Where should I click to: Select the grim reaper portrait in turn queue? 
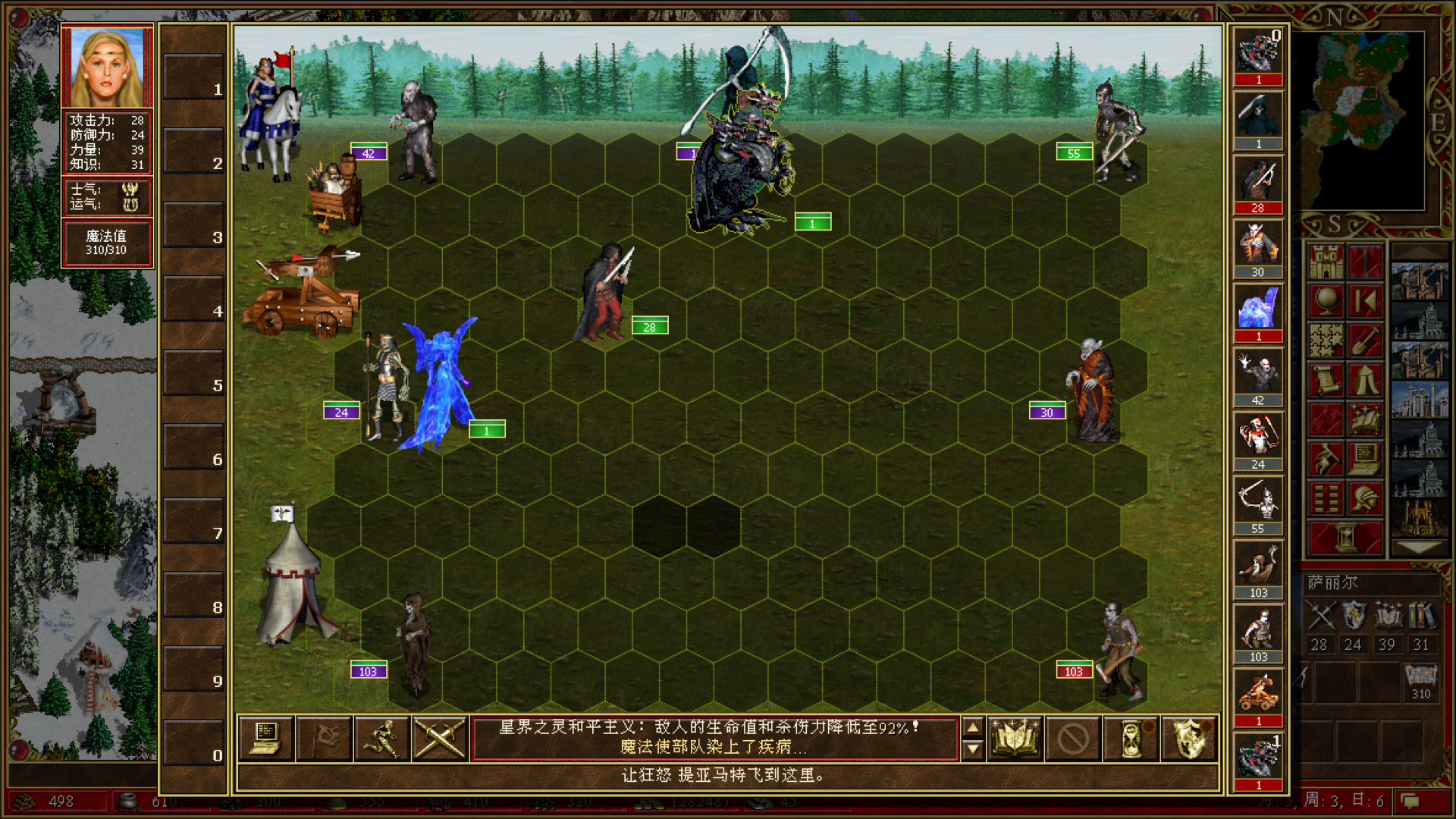pos(1258,116)
